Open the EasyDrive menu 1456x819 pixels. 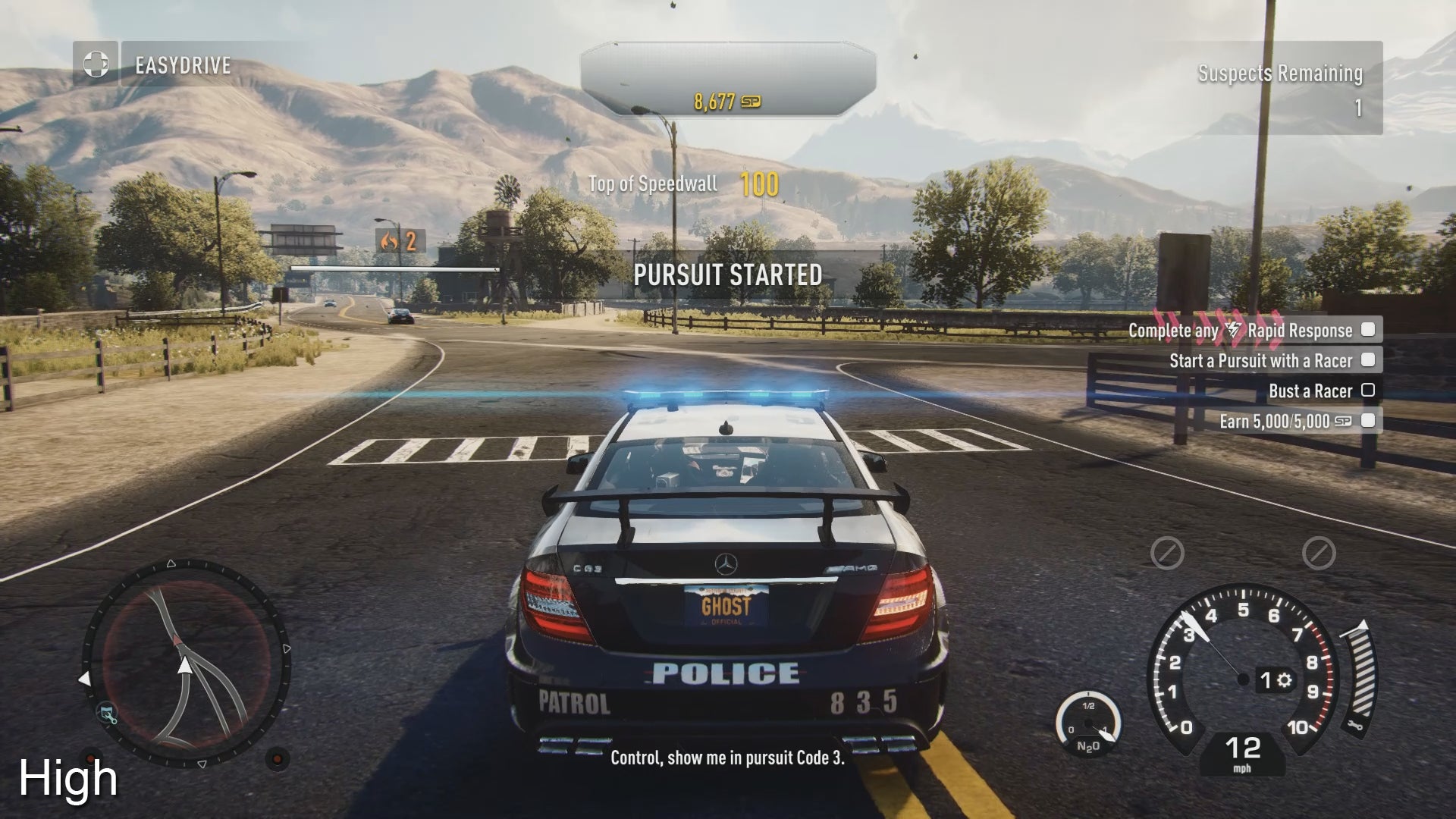click(x=184, y=65)
